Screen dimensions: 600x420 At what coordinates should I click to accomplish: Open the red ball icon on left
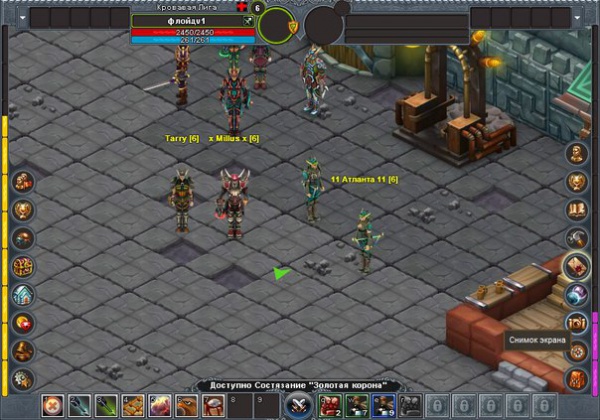point(23,322)
